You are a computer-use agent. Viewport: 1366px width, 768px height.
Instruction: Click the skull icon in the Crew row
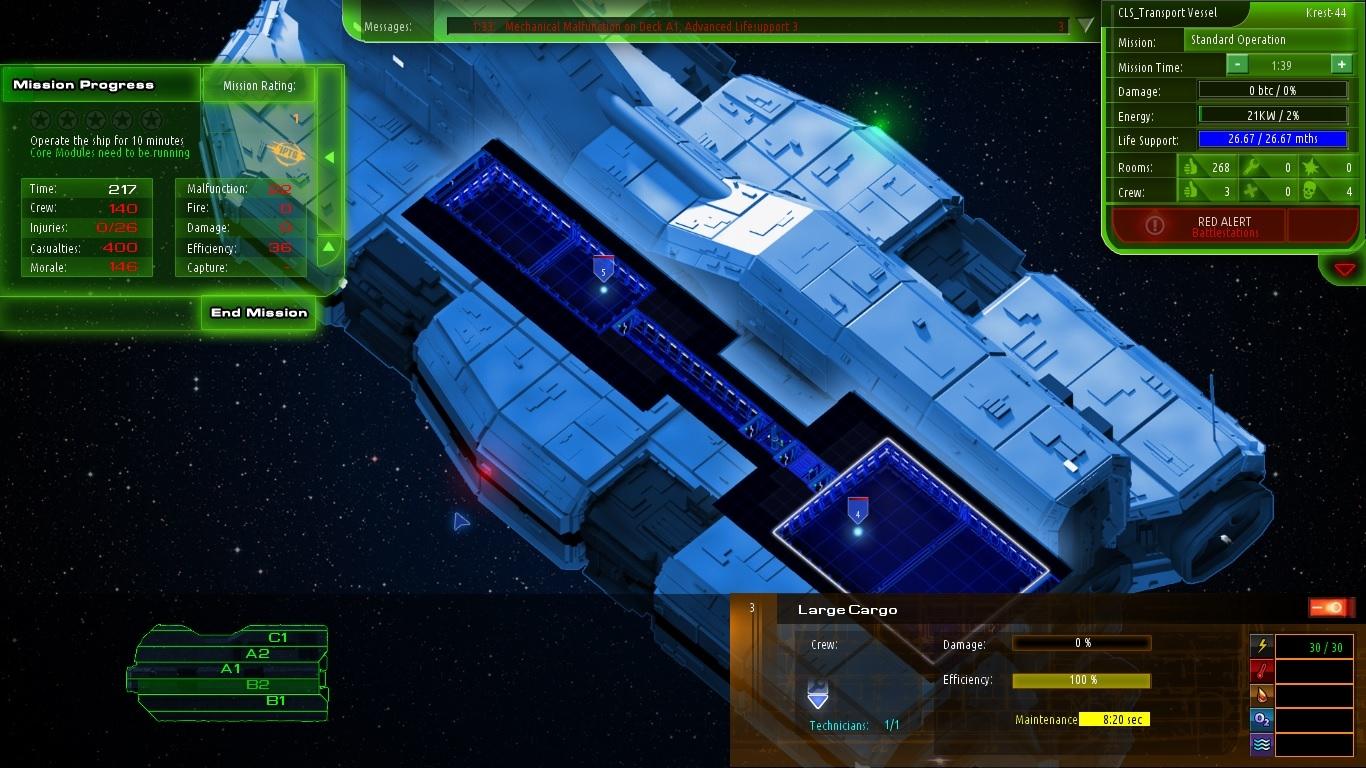(1308, 191)
